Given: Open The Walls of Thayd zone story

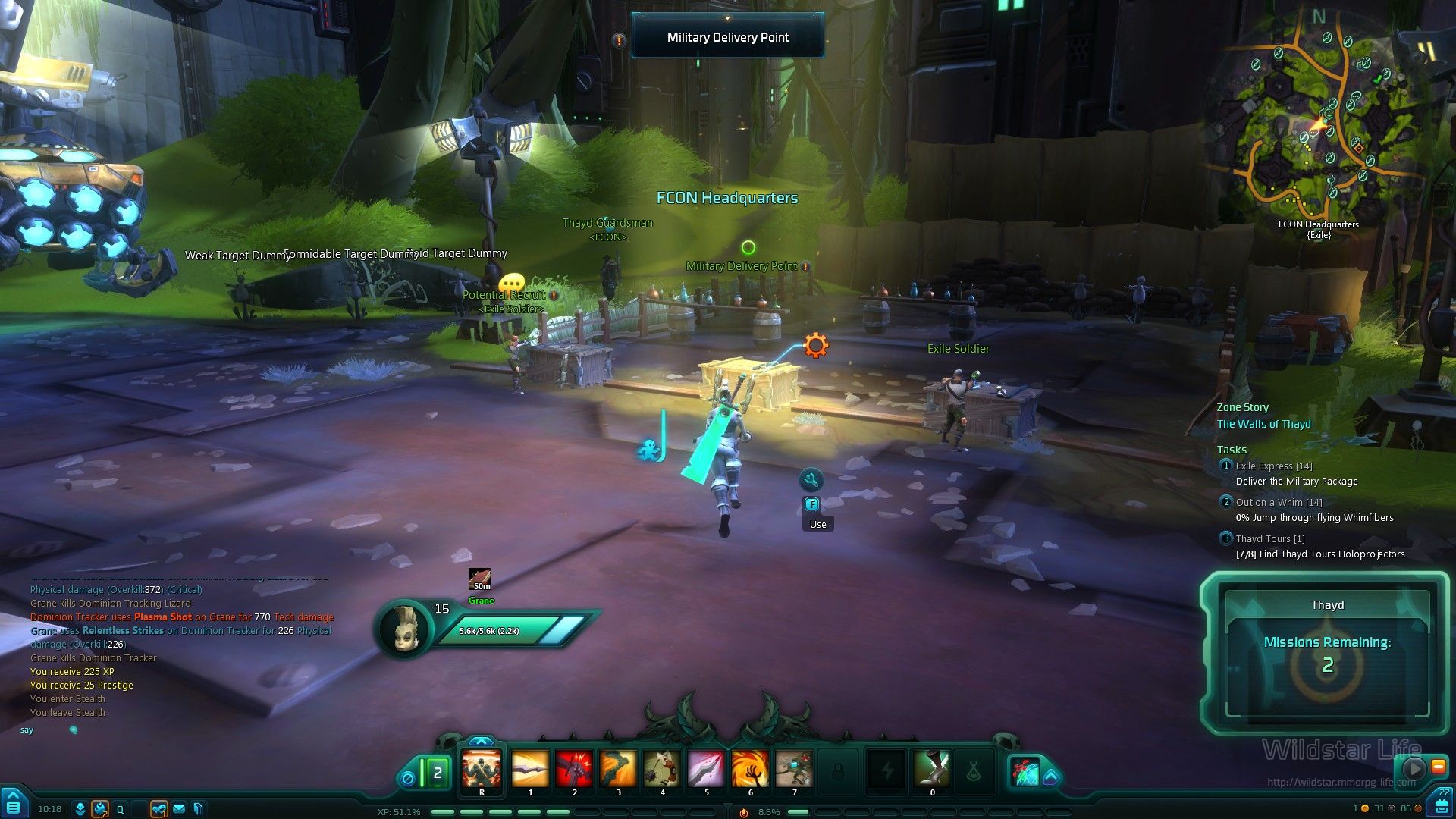Looking at the screenshot, I should pyautogui.click(x=1263, y=424).
